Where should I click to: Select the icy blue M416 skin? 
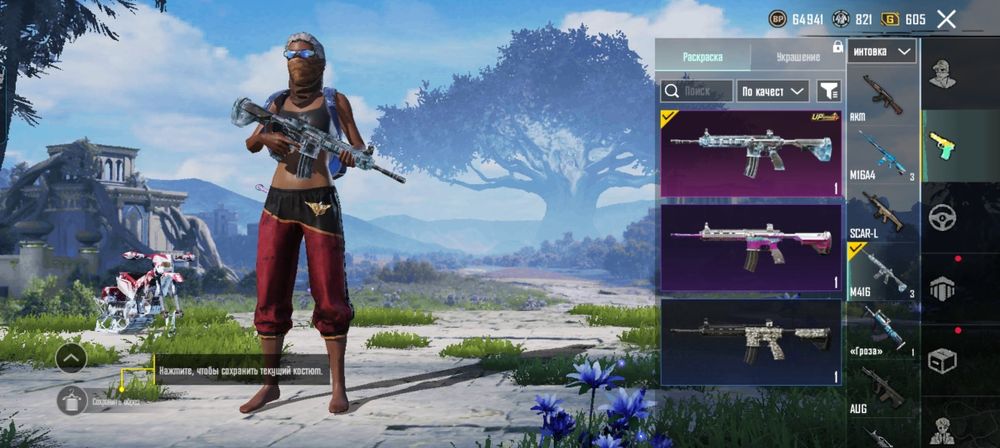[751, 153]
